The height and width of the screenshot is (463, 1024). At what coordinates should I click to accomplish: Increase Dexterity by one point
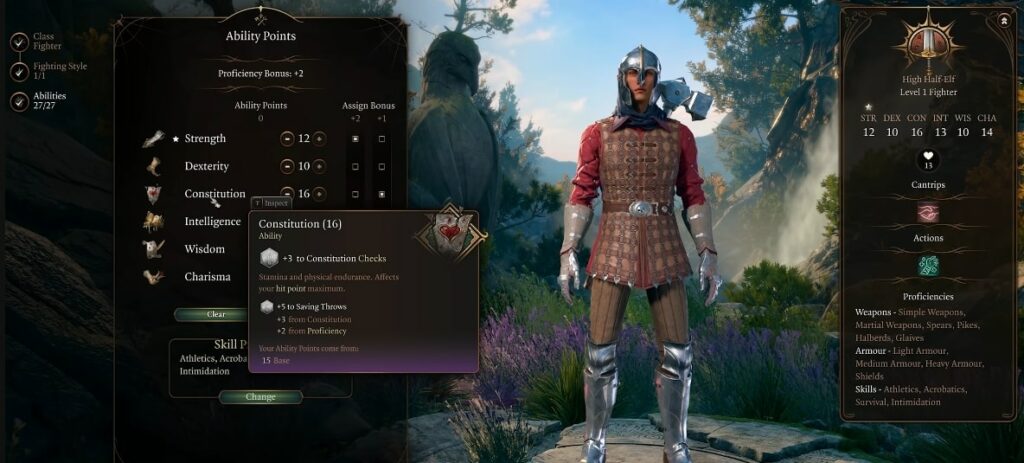[x=319, y=166]
